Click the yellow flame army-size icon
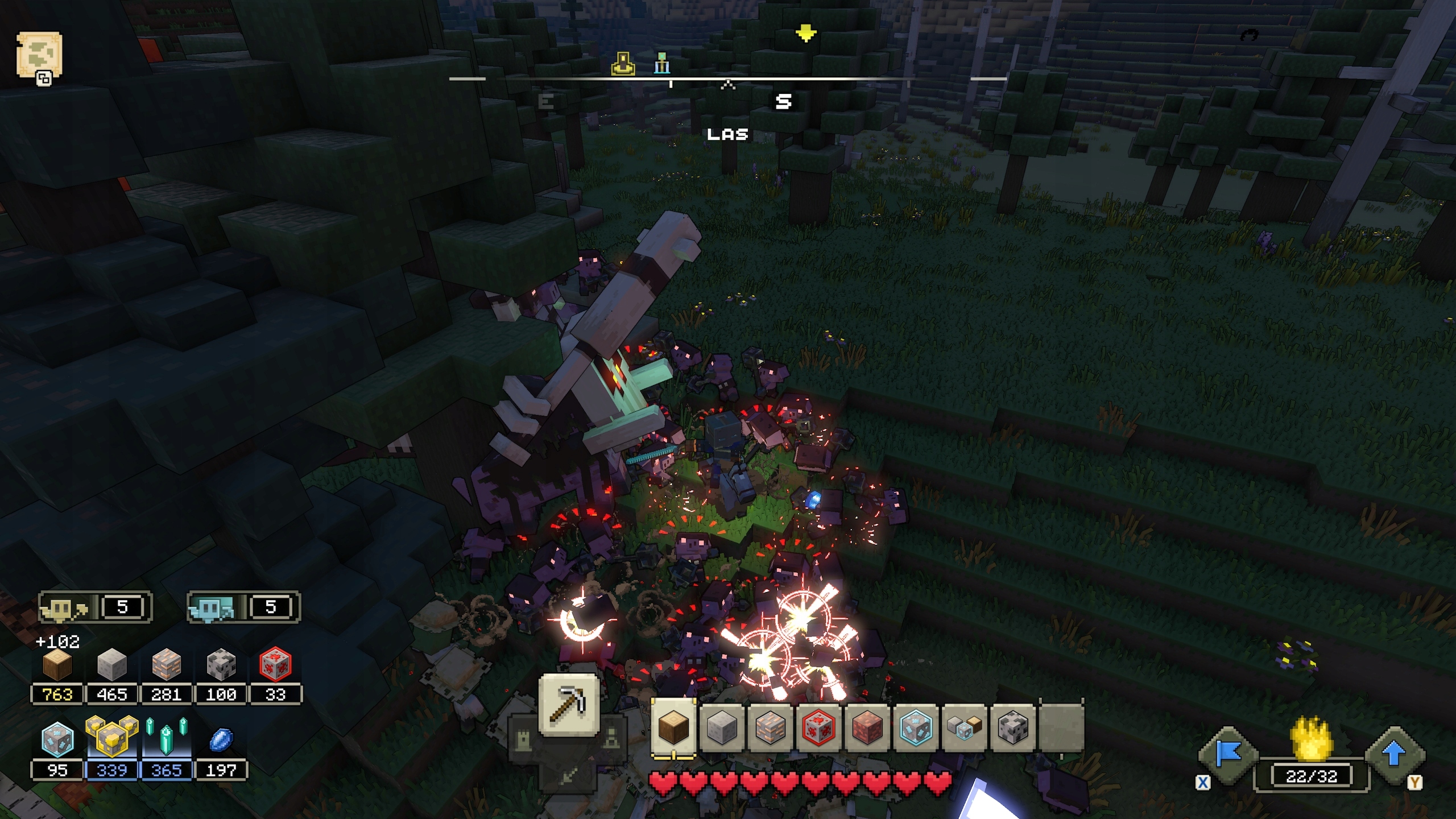Viewport: 1456px width, 819px height. 1311,740
